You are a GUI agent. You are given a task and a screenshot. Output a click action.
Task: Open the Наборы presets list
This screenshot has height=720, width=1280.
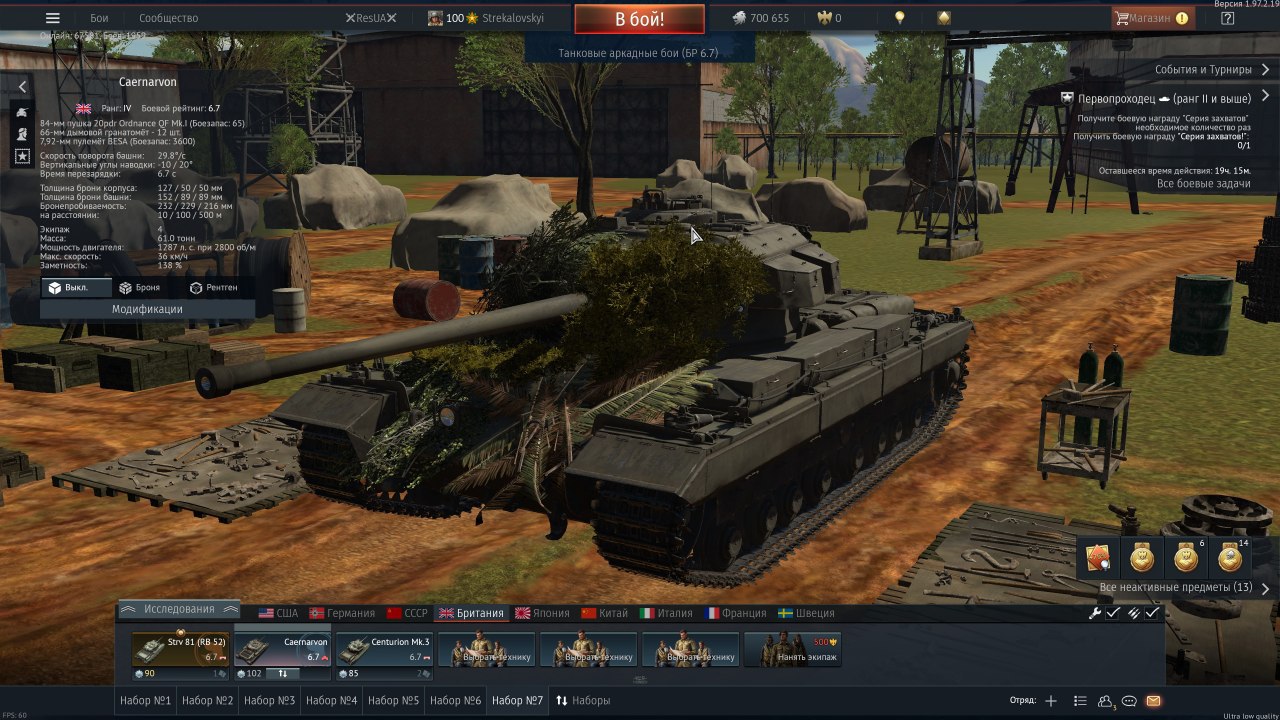(583, 701)
